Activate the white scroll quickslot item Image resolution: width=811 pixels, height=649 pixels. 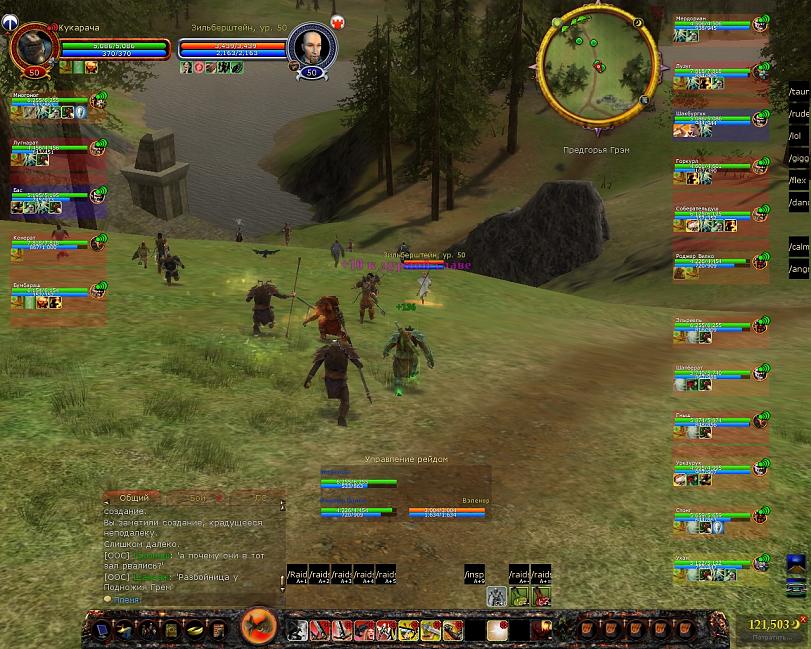[x=496, y=629]
